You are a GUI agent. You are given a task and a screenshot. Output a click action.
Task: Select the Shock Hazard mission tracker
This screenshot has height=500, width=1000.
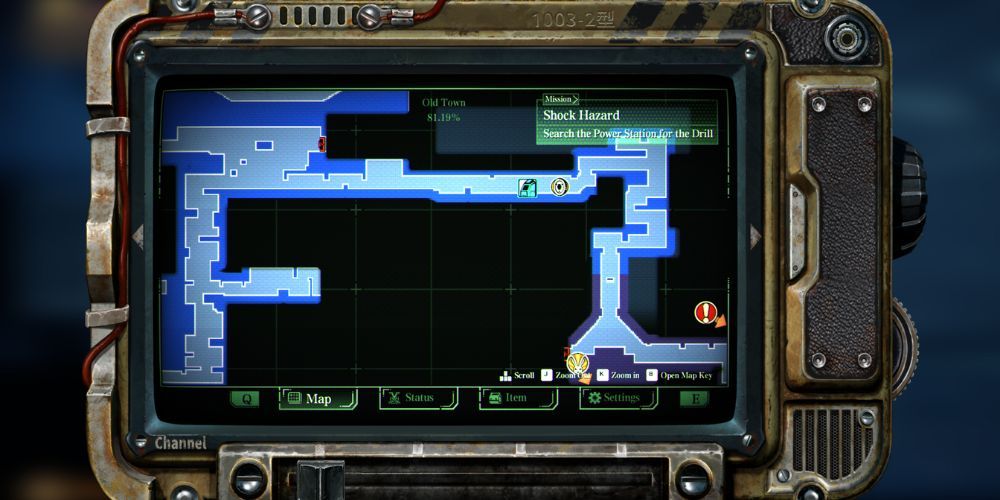(x=627, y=124)
